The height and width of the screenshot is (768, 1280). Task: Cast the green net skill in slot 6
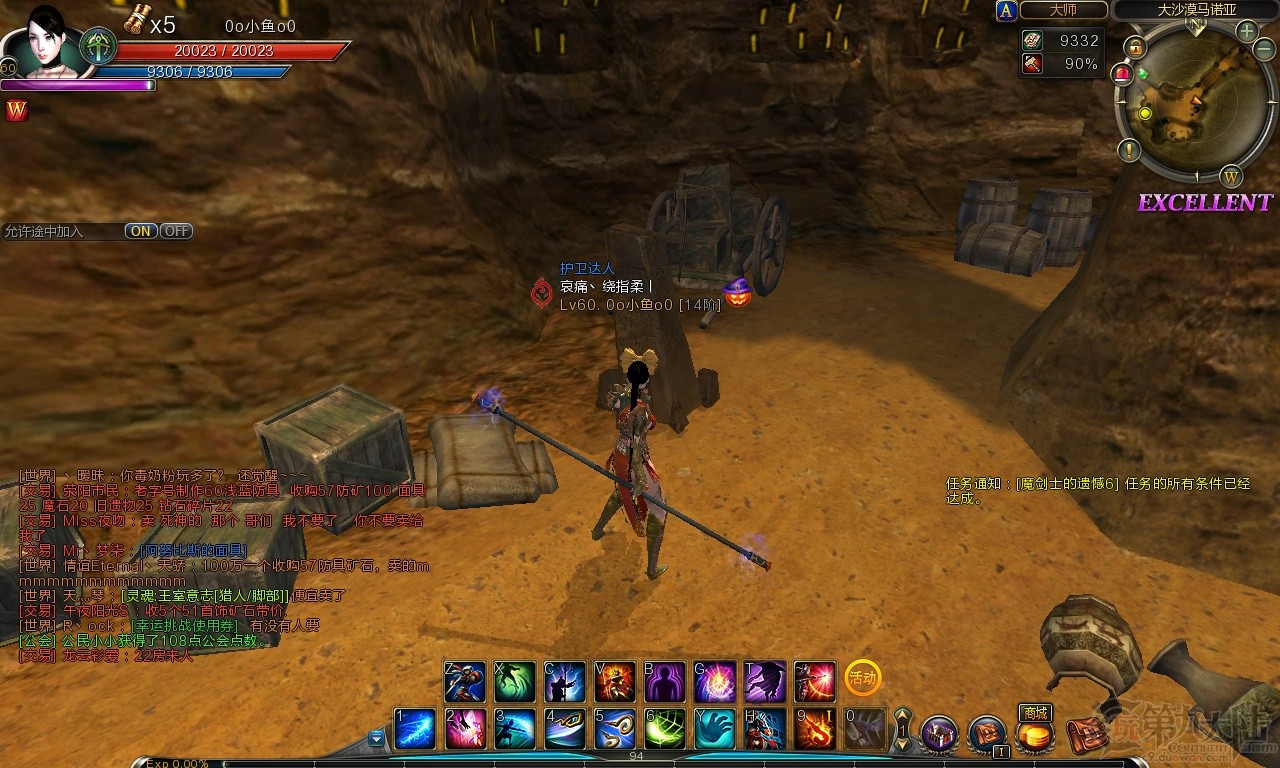click(665, 729)
